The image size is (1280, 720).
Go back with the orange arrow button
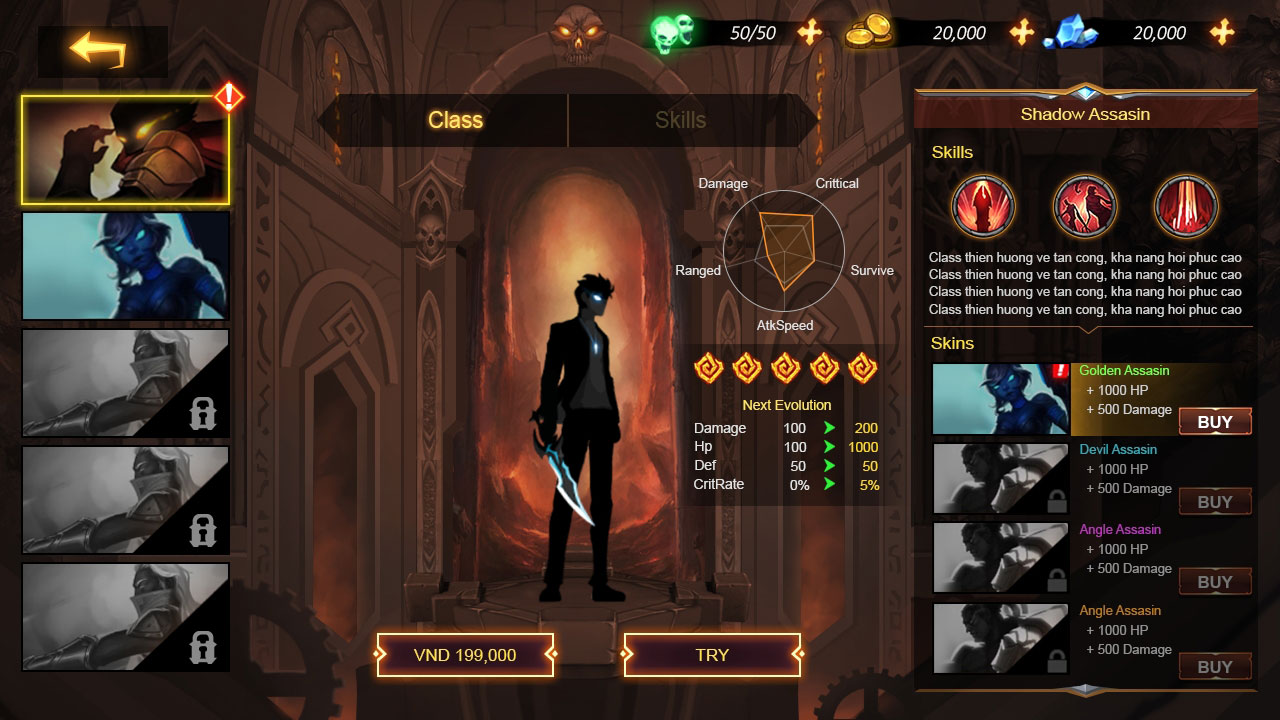[x=99, y=49]
